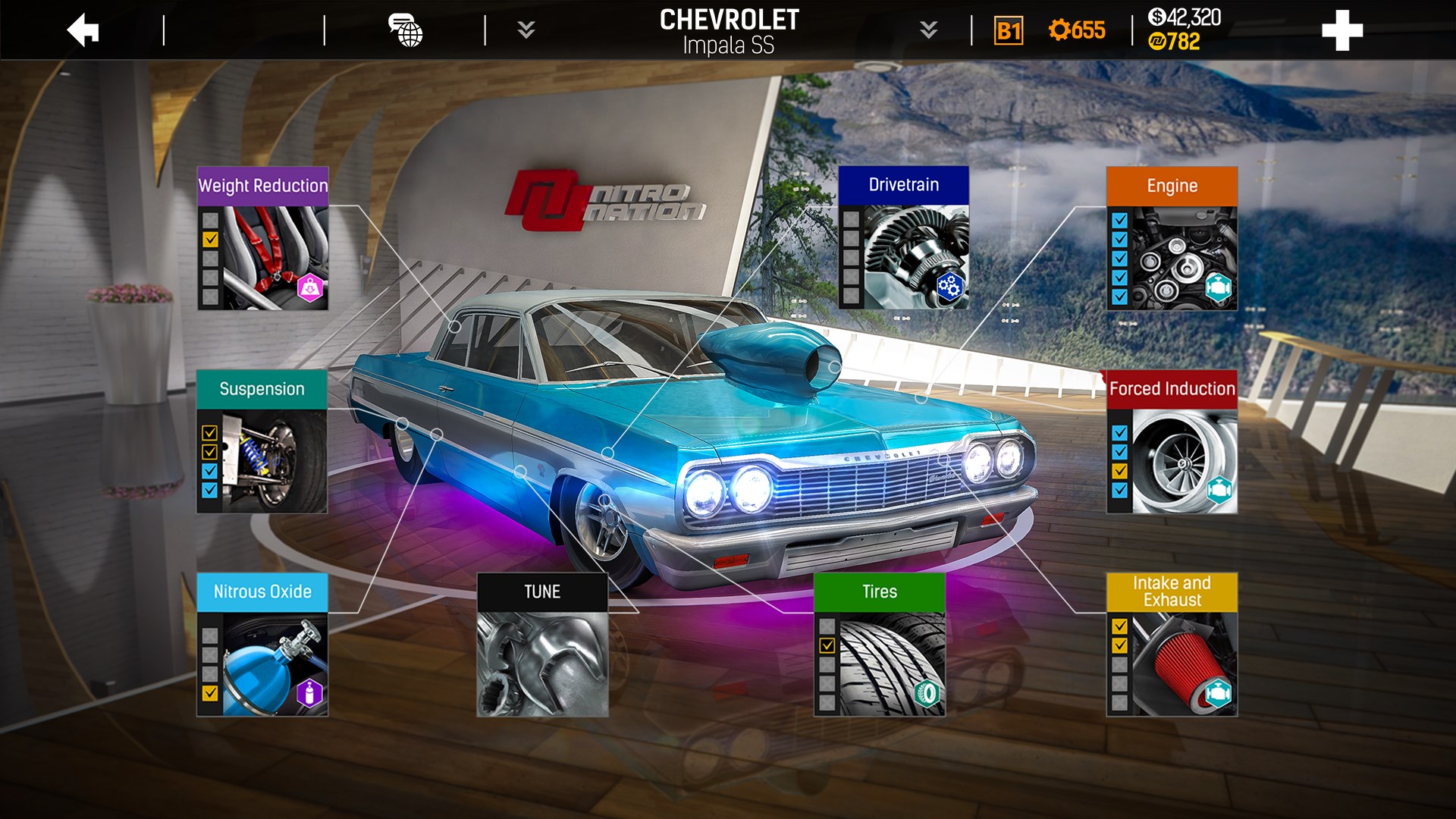Click the B1 license badge
1456x819 pixels.
(1009, 32)
